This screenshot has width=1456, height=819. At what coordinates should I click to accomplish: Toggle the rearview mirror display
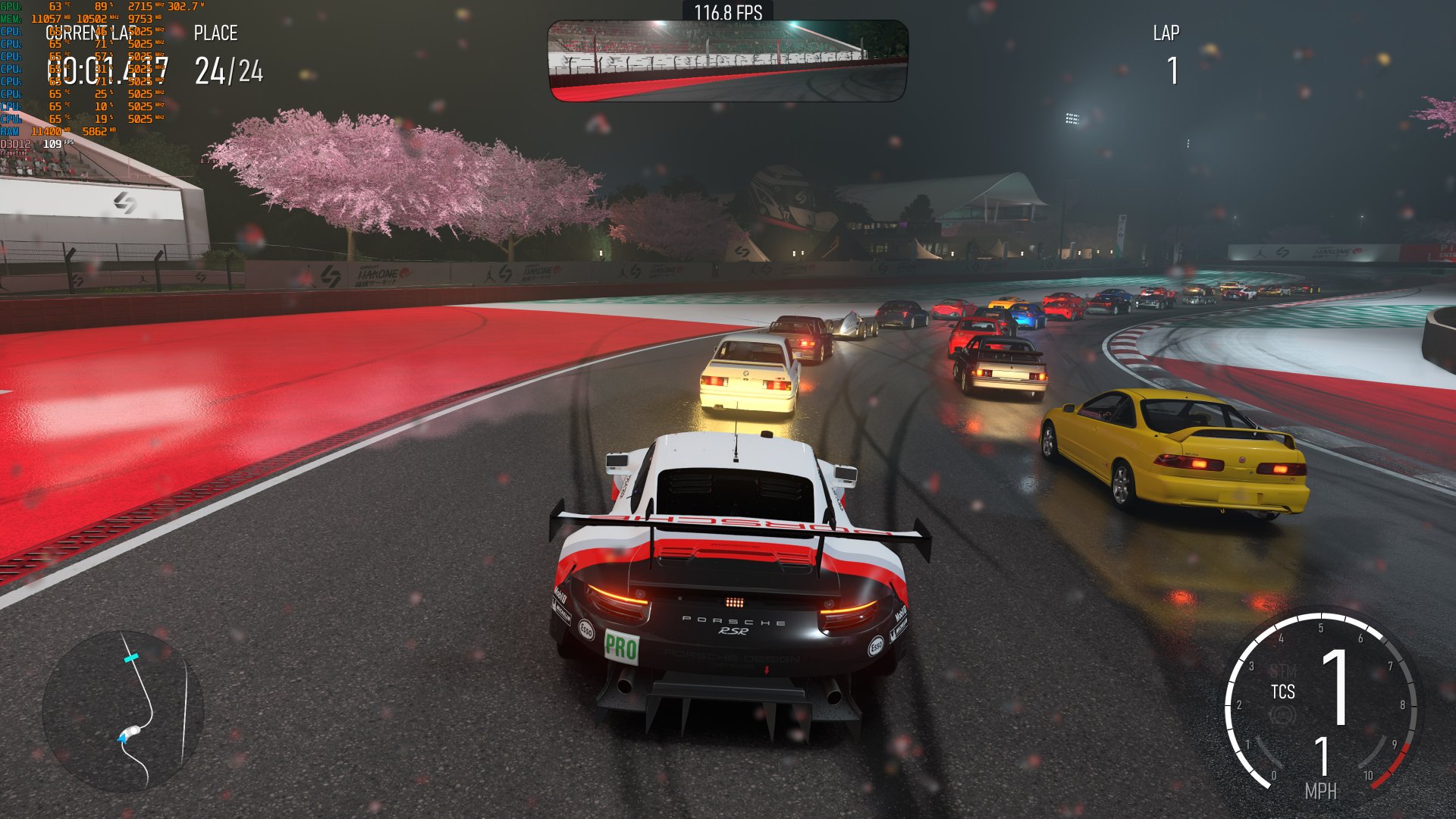pyautogui.click(x=726, y=59)
